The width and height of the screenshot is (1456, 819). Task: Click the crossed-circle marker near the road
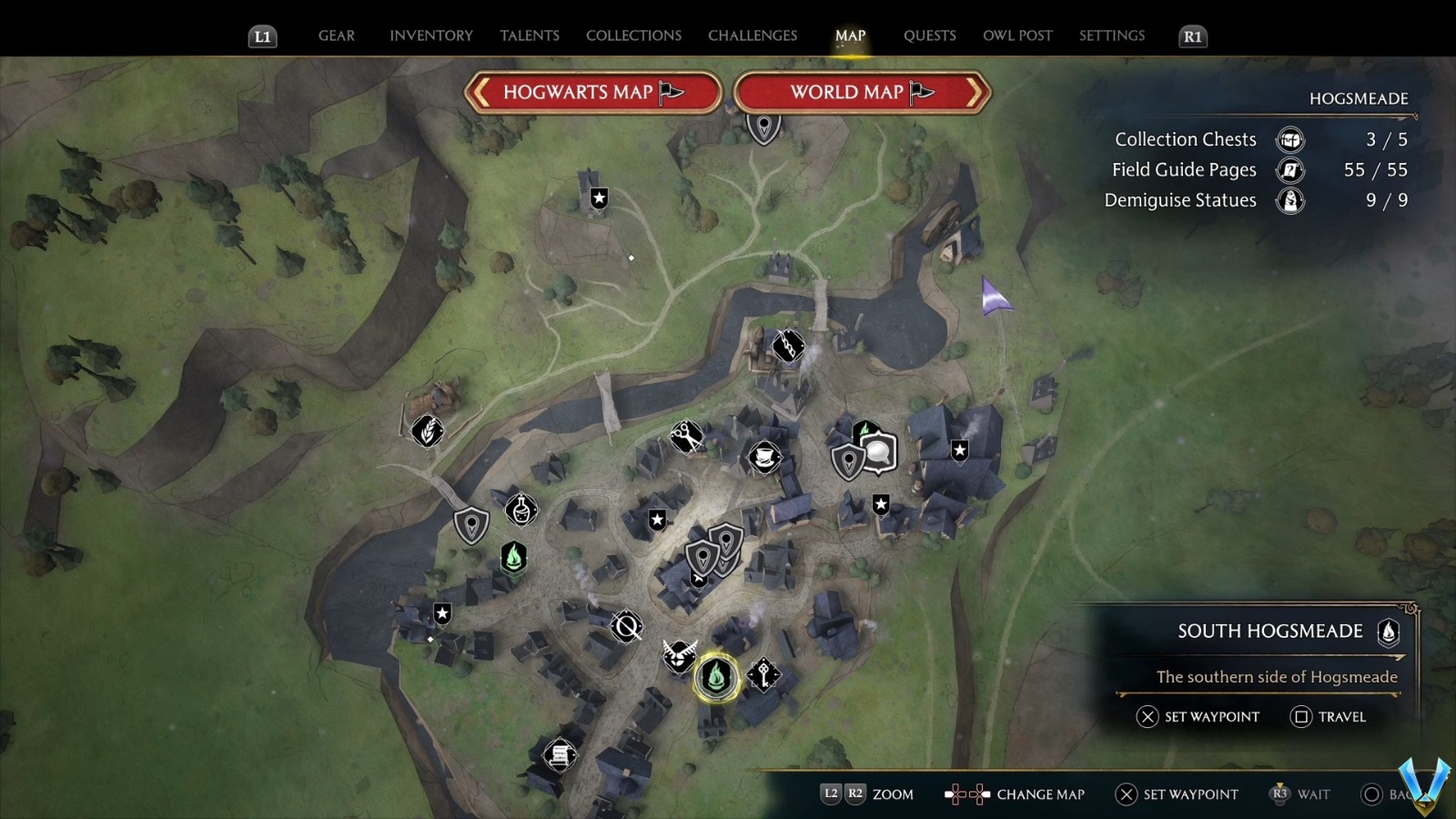coord(624,624)
